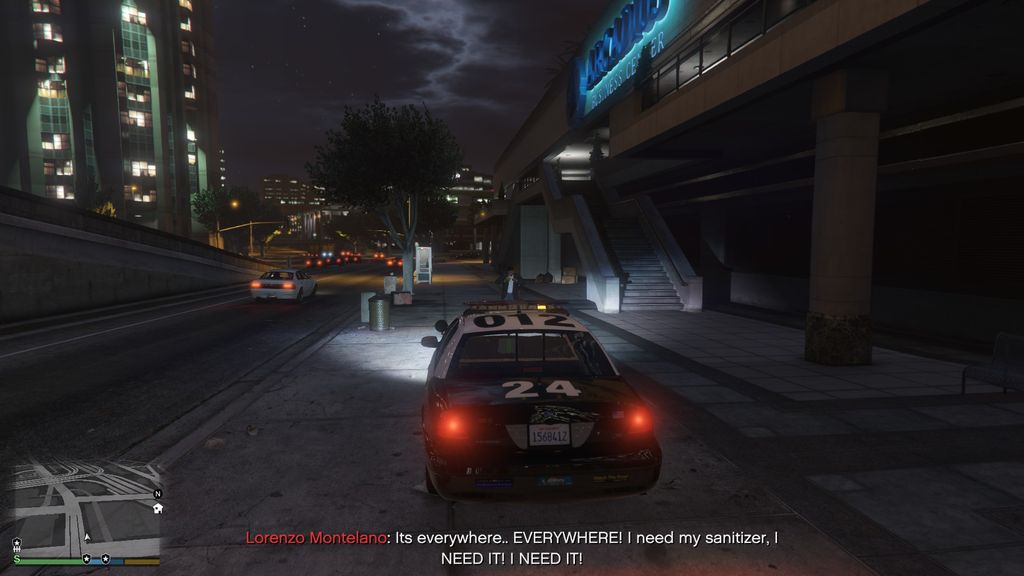Select the green S blip on minimap
Viewport: 1024px width, 576px height.
17,559
